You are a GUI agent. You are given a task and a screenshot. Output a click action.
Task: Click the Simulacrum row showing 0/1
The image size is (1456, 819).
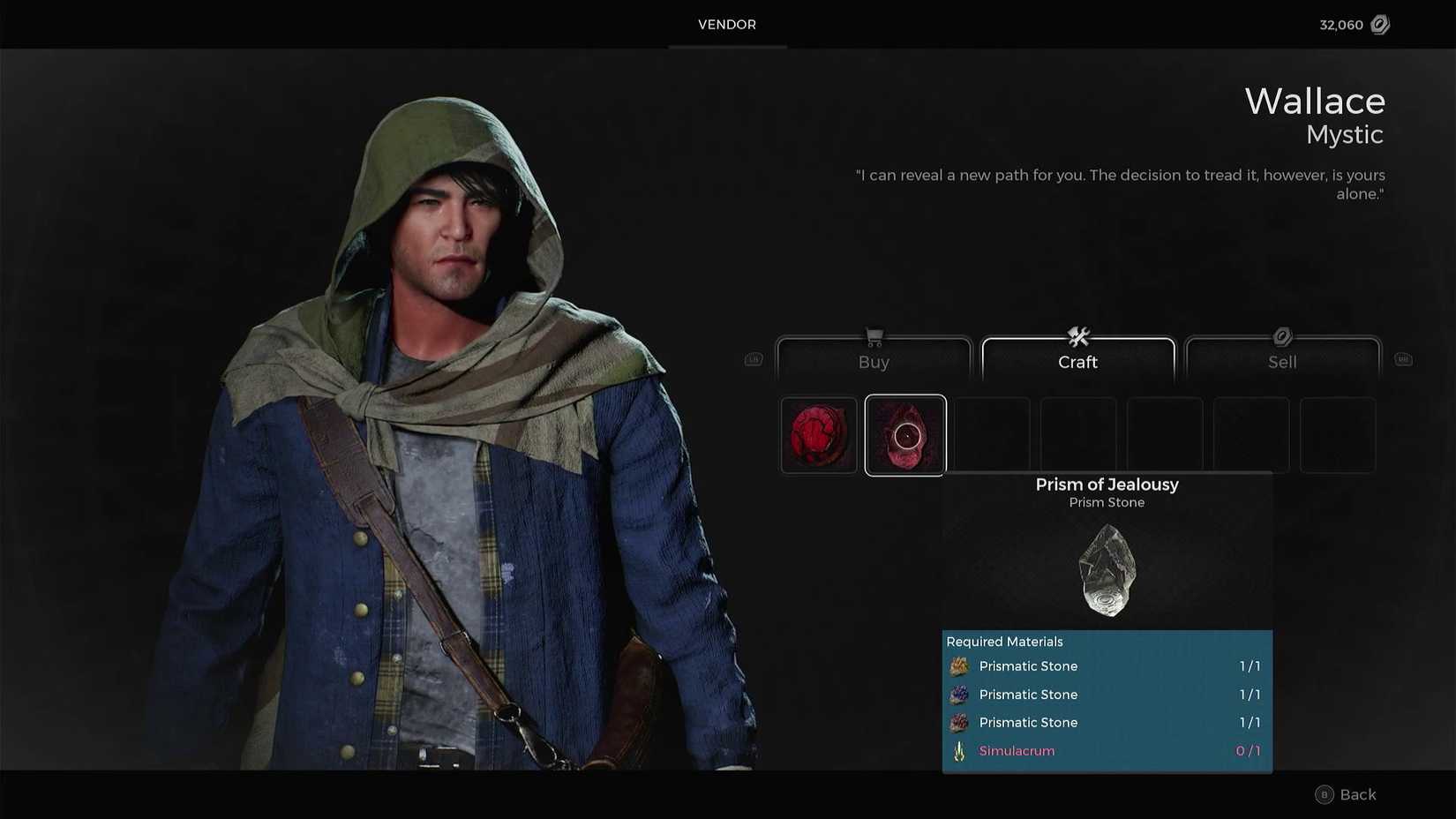(1103, 750)
